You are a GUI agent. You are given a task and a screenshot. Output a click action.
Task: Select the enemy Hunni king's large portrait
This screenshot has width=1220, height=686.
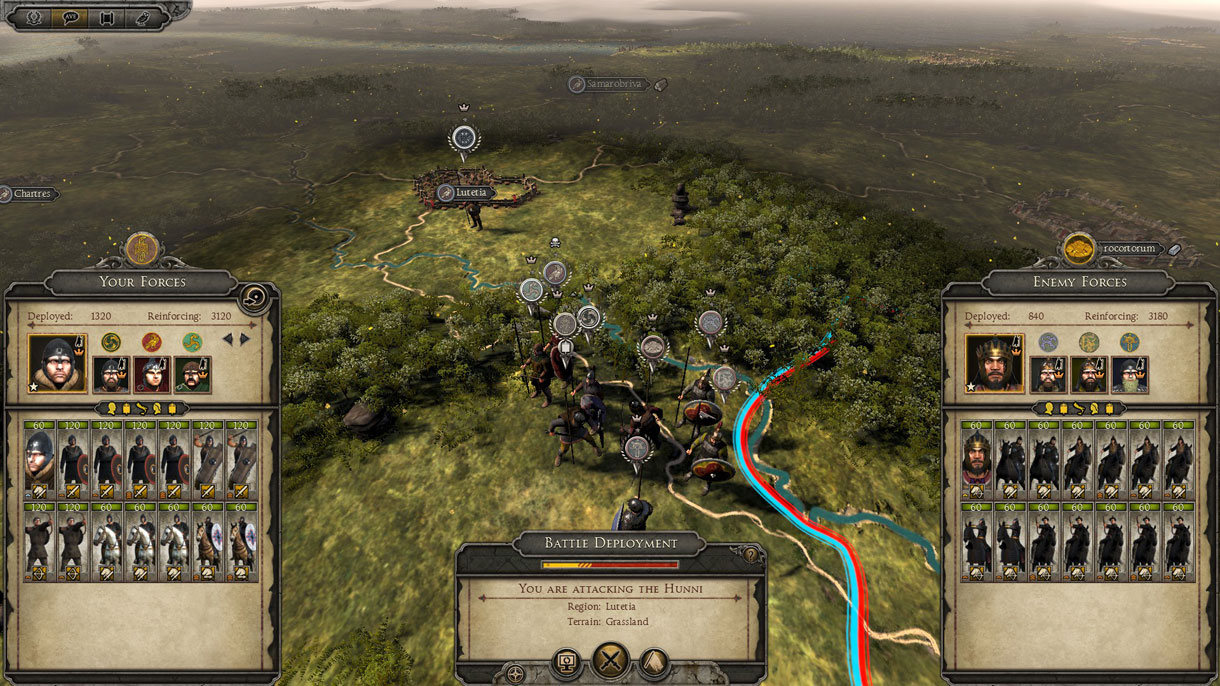(x=994, y=363)
